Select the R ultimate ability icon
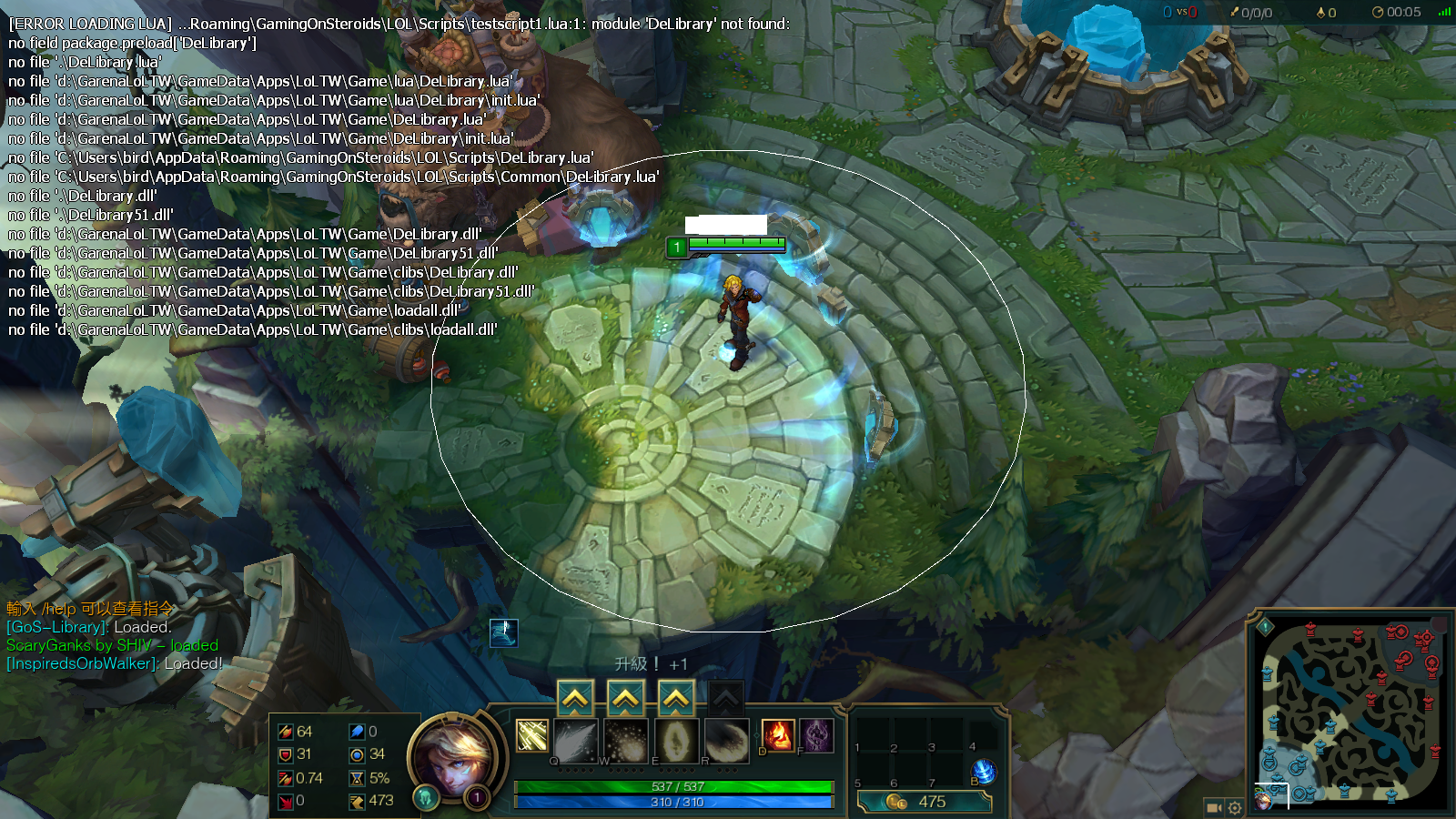 (x=726, y=741)
